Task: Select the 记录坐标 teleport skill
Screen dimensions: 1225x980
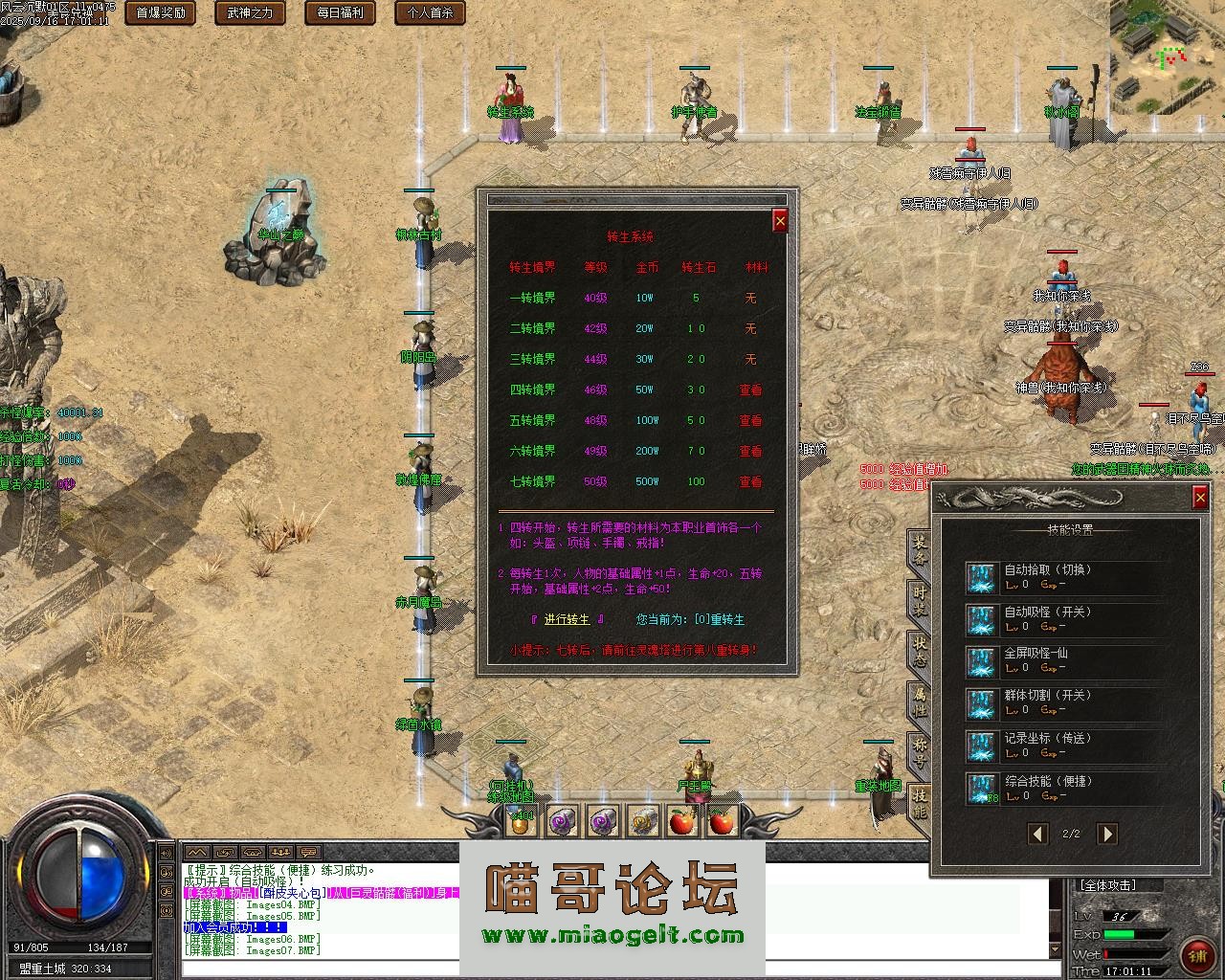Action: (980, 746)
